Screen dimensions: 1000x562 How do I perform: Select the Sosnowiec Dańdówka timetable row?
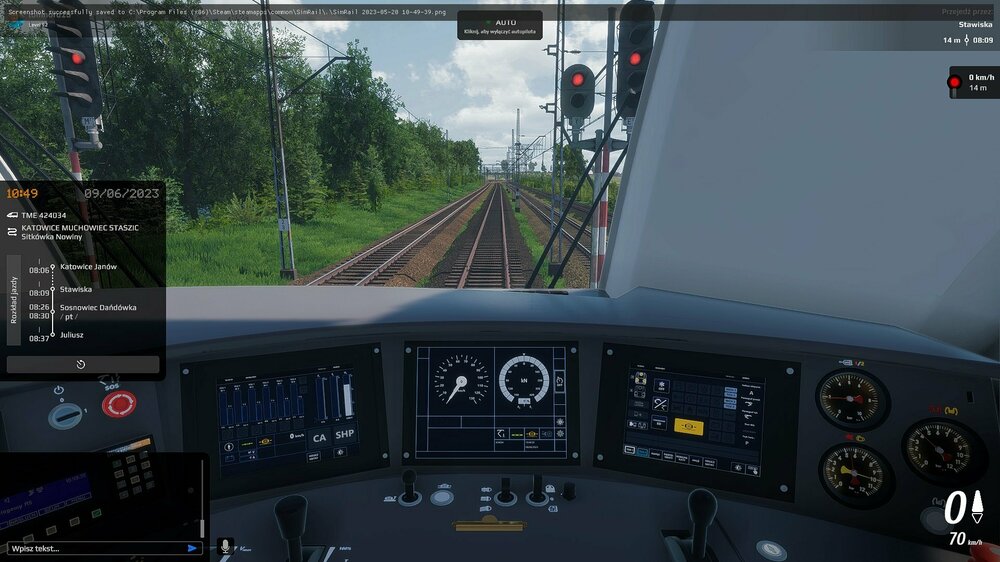(x=98, y=307)
